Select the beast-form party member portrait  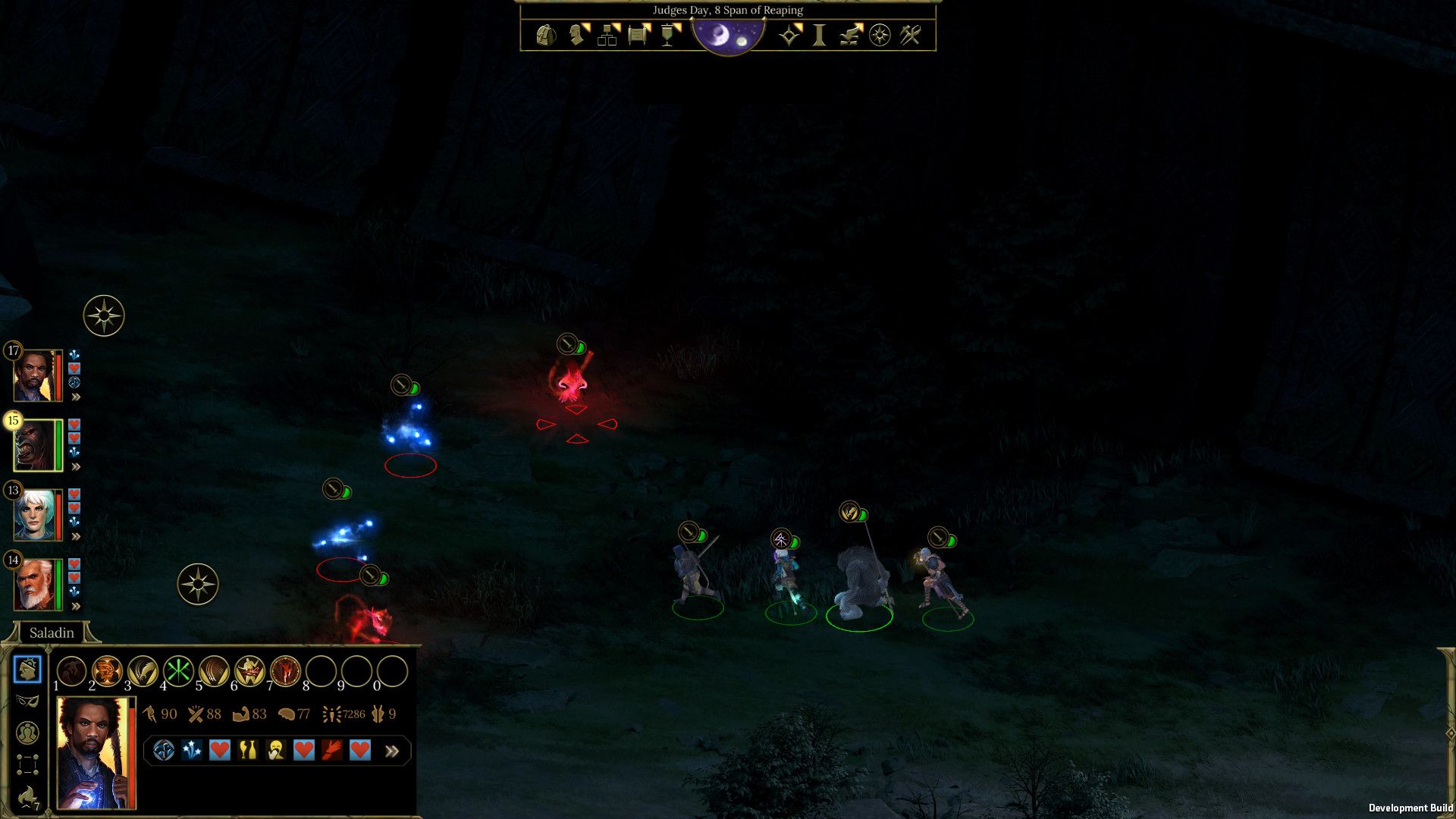point(34,445)
